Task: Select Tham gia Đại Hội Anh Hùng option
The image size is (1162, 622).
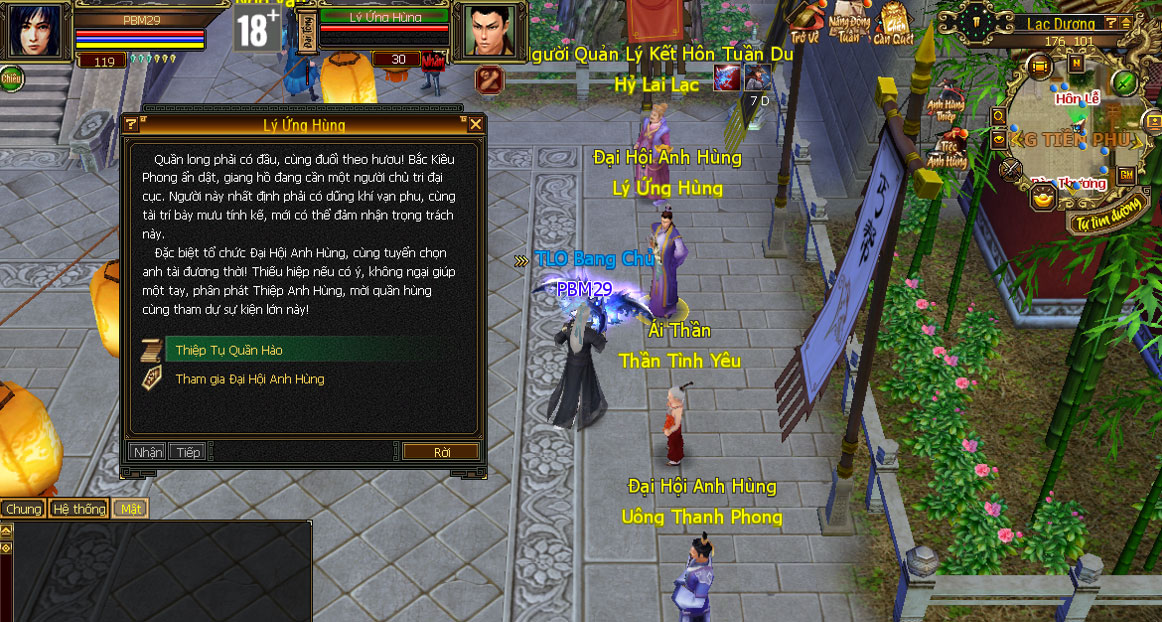Action: pyautogui.click(x=250, y=379)
